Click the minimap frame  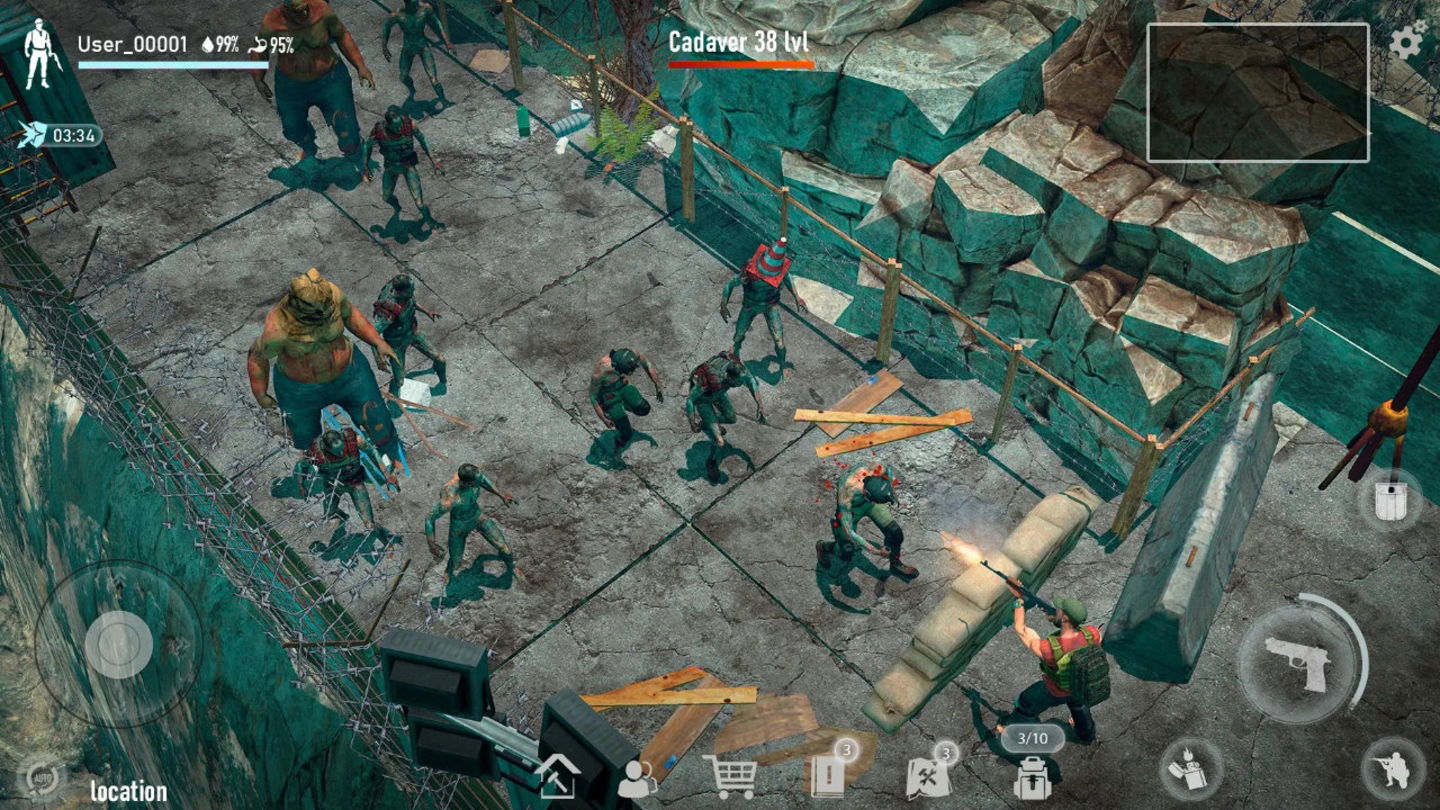pos(1257,92)
